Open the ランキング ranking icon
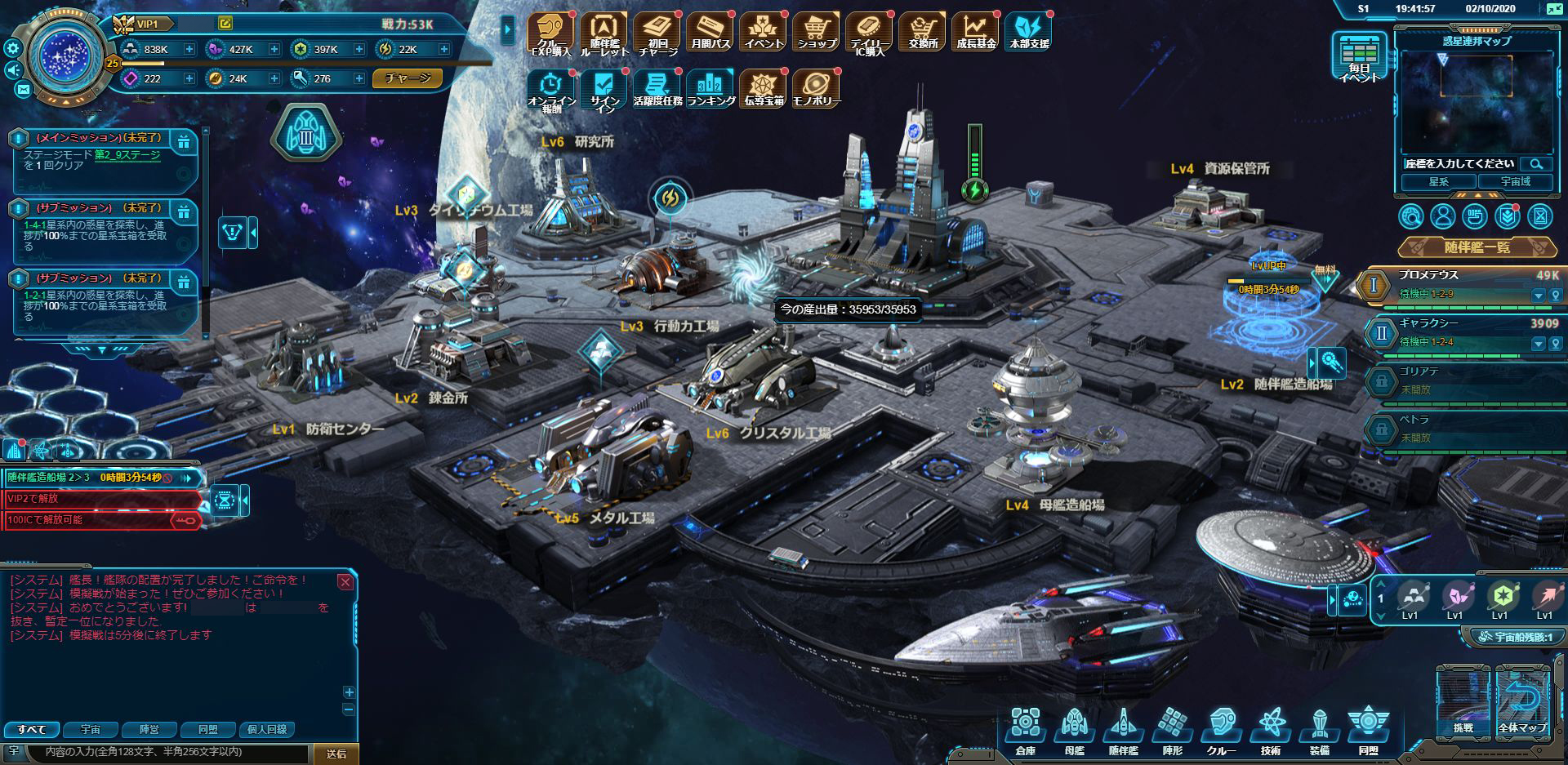Screen dimensions: 1568x765 710,88
